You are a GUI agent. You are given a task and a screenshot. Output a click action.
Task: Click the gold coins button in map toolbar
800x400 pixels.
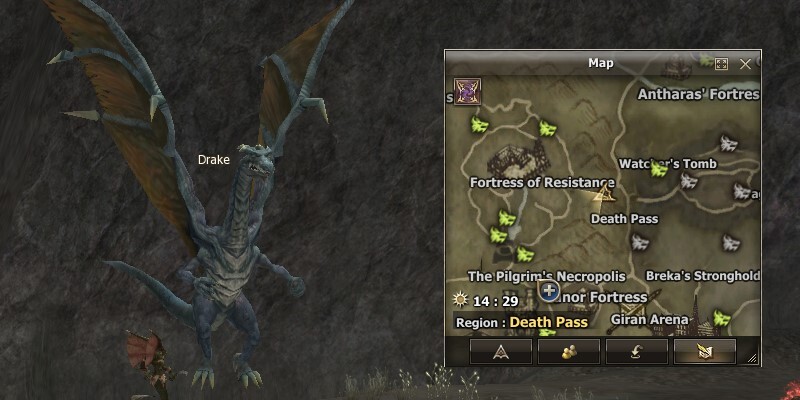pyautogui.click(x=569, y=351)
